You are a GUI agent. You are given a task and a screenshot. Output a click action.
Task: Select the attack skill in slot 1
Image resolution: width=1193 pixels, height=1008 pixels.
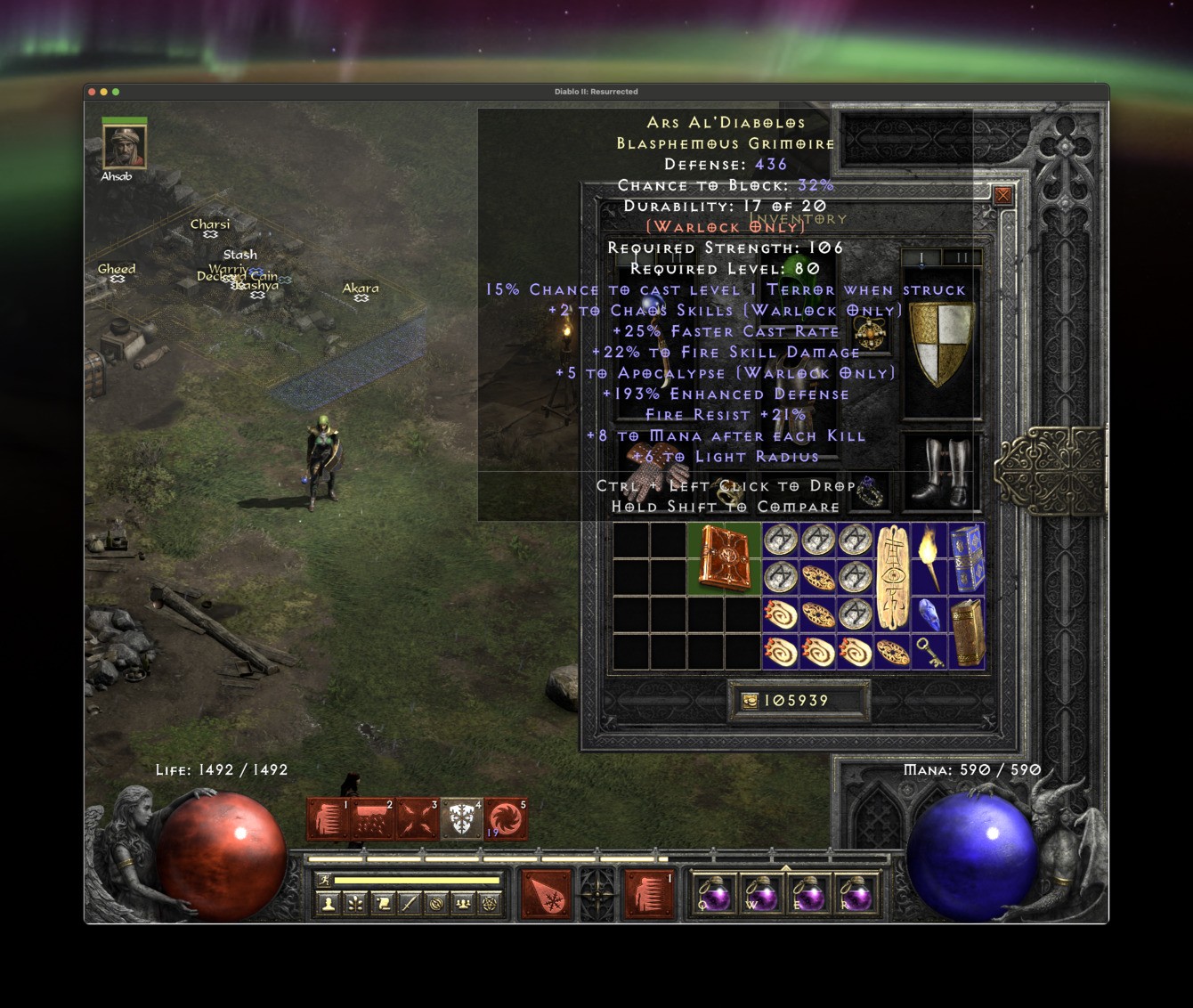click(328, 817)
